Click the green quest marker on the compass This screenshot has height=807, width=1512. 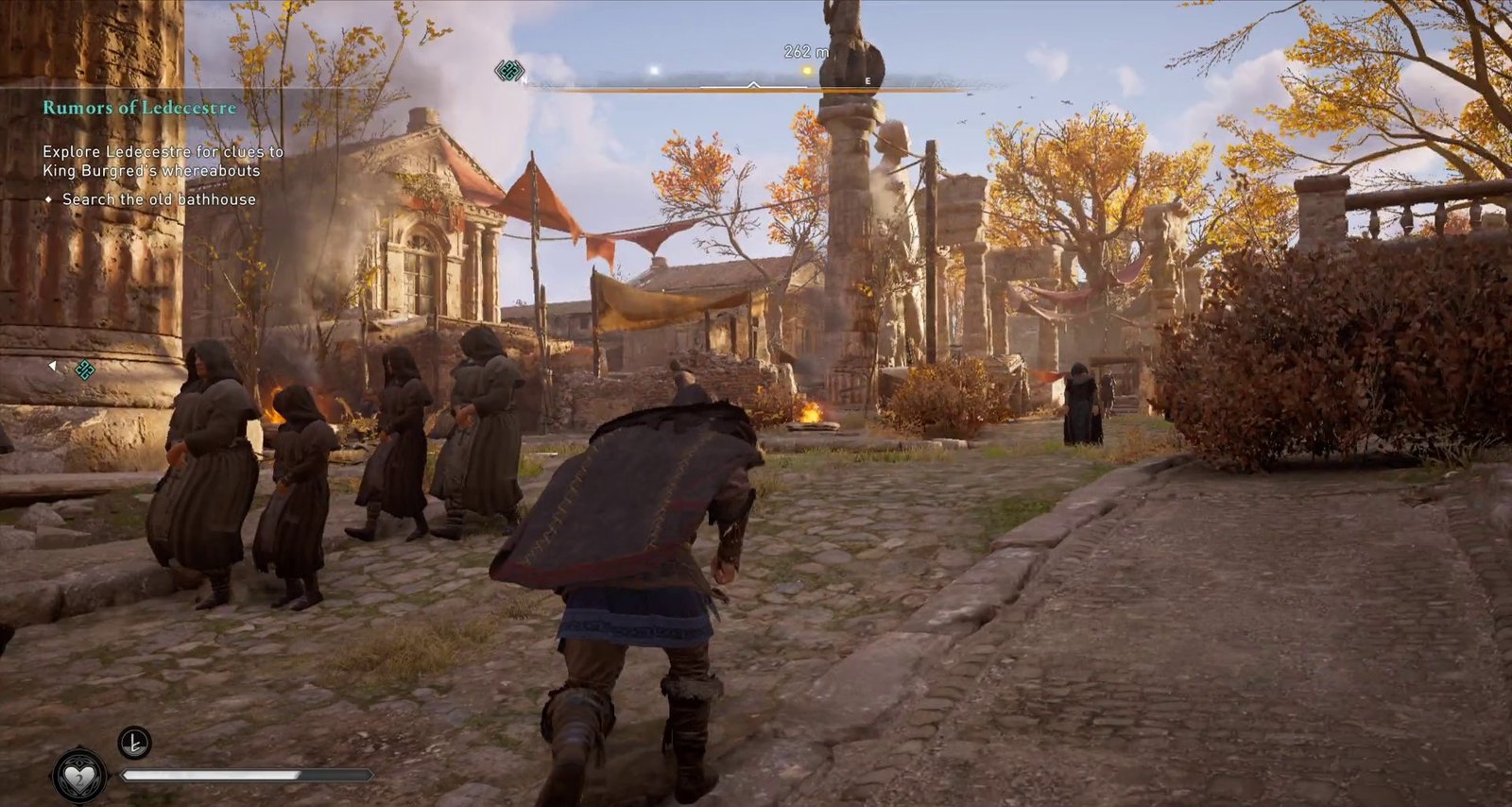point(509,70)
